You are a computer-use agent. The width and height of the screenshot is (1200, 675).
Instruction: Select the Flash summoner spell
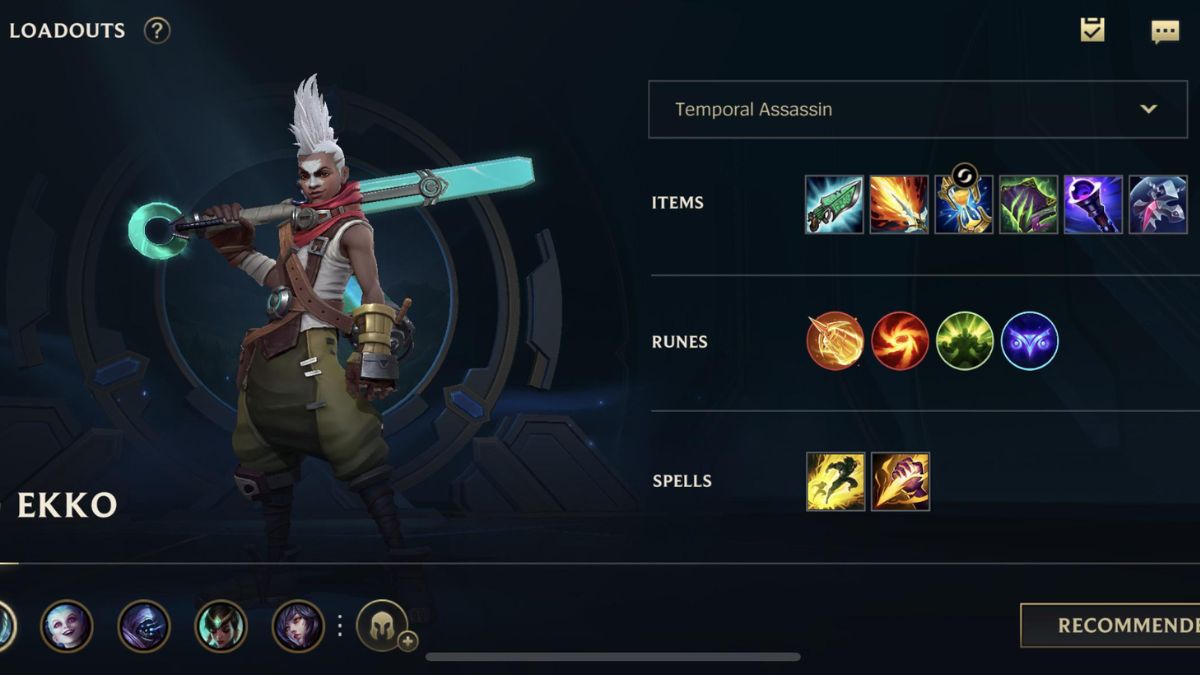pyautogui.click(x=836, y=481)
